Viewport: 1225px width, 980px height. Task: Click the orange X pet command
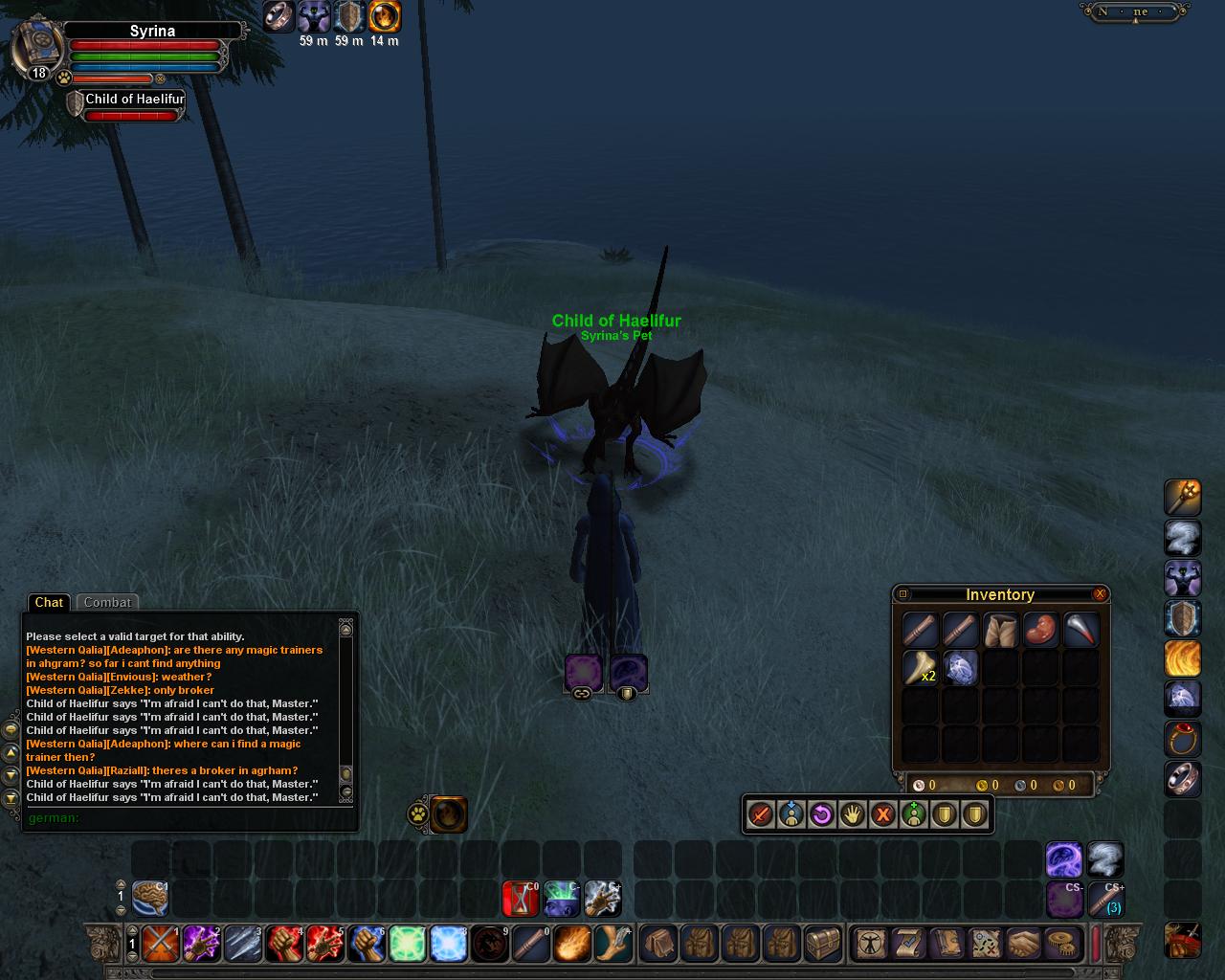[882, 814]
